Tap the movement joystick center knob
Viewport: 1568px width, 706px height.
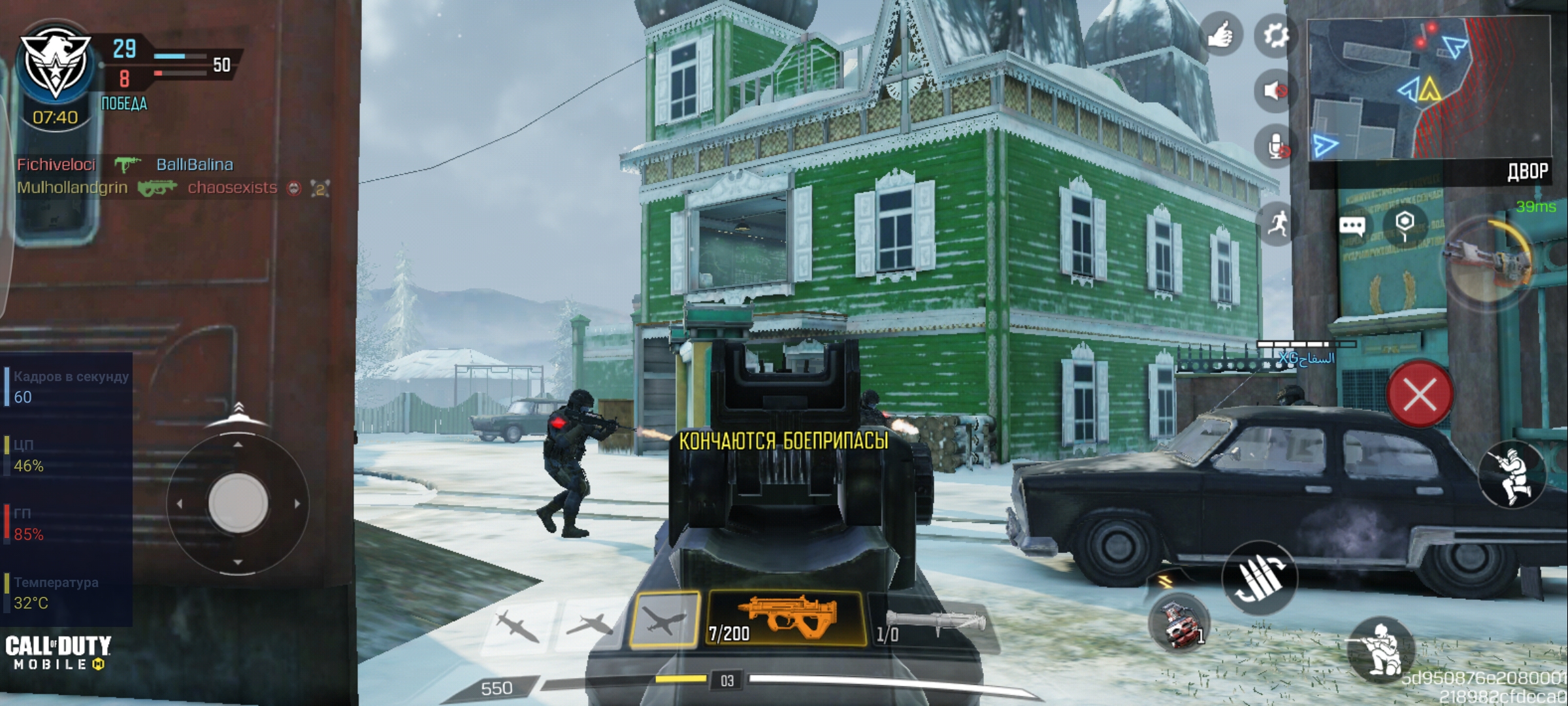coord(238,503)
